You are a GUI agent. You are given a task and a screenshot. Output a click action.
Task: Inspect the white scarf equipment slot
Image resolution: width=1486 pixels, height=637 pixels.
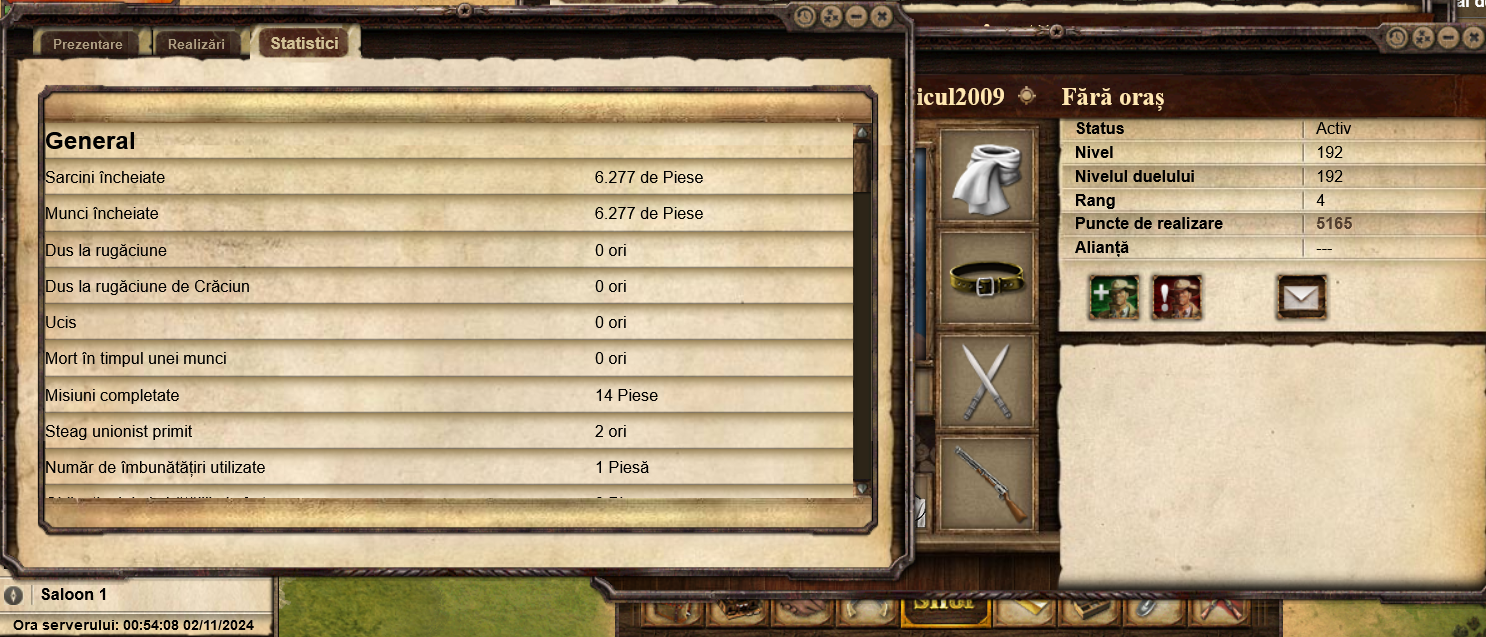coord(987,175)
